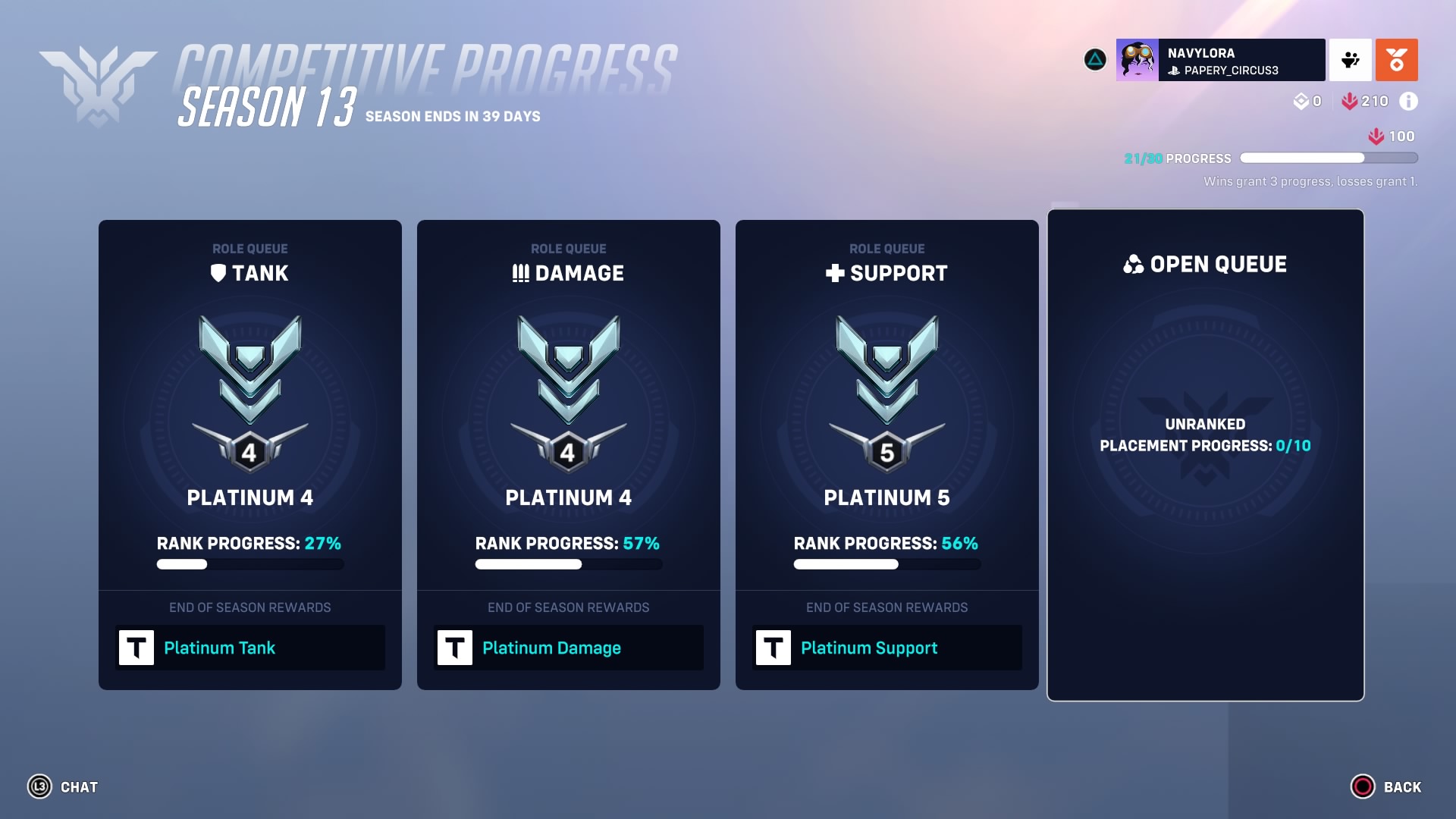The height and width of the screenshot is (819, 1456).
Task: Click NAVYLORA's player avatar portrait
Action: tap(1137, 60)
